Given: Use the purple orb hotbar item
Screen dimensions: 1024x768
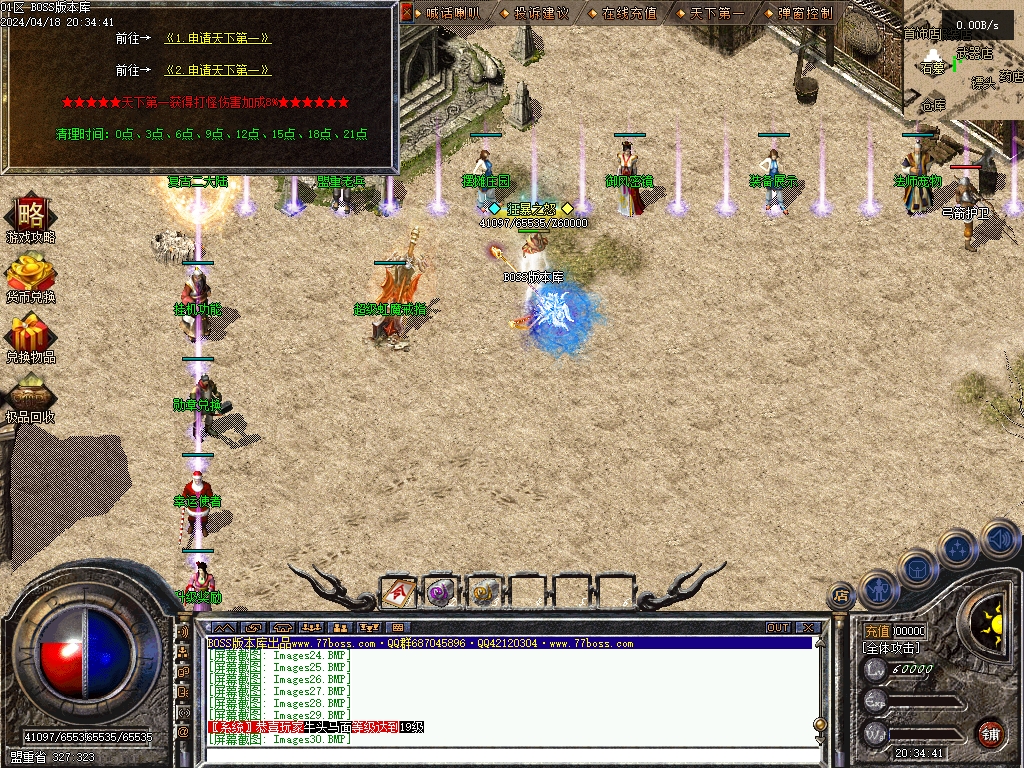Looking at the screenshot, I should tap(441, 592).
